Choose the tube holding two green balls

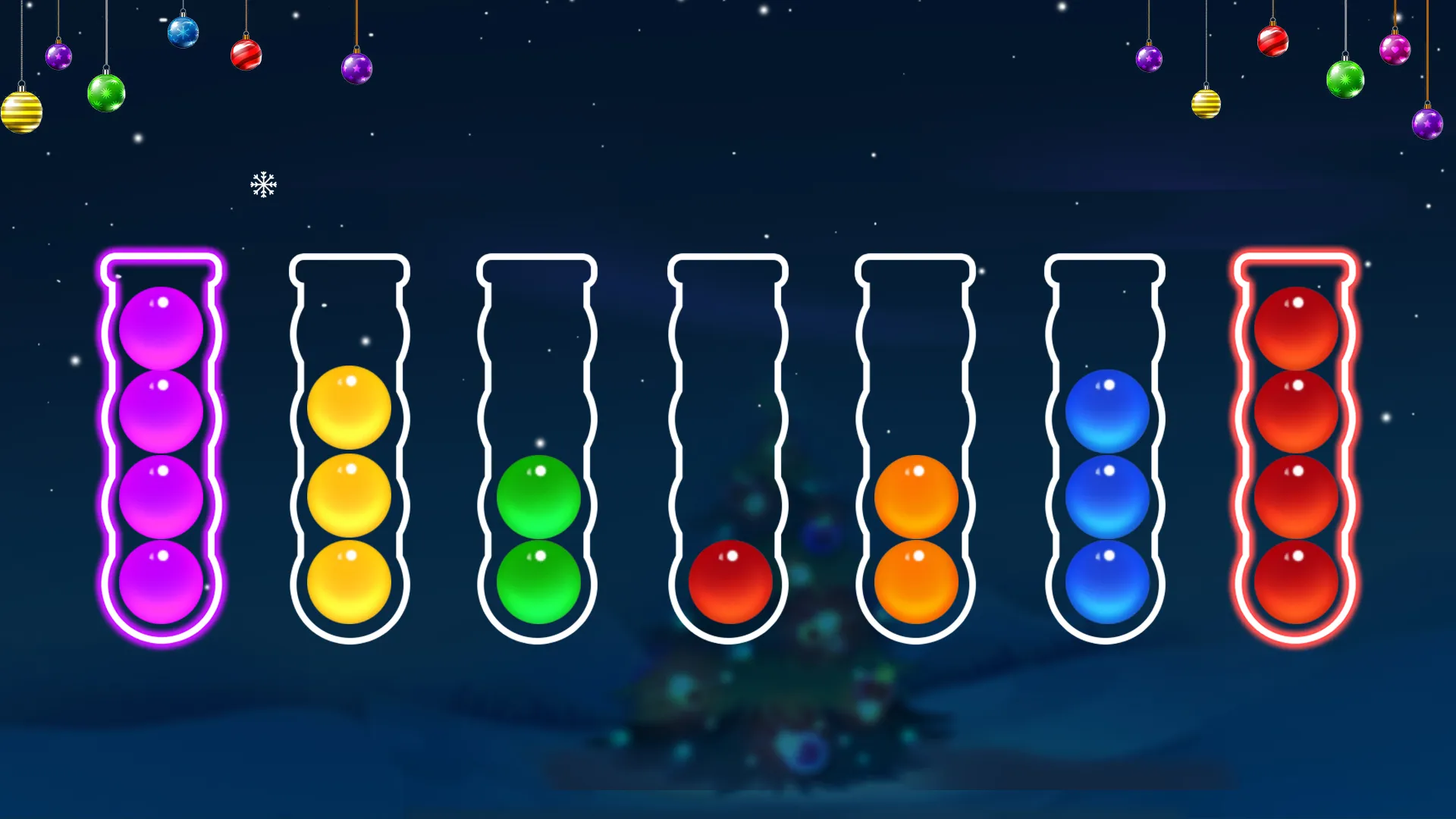coord(538,449)
